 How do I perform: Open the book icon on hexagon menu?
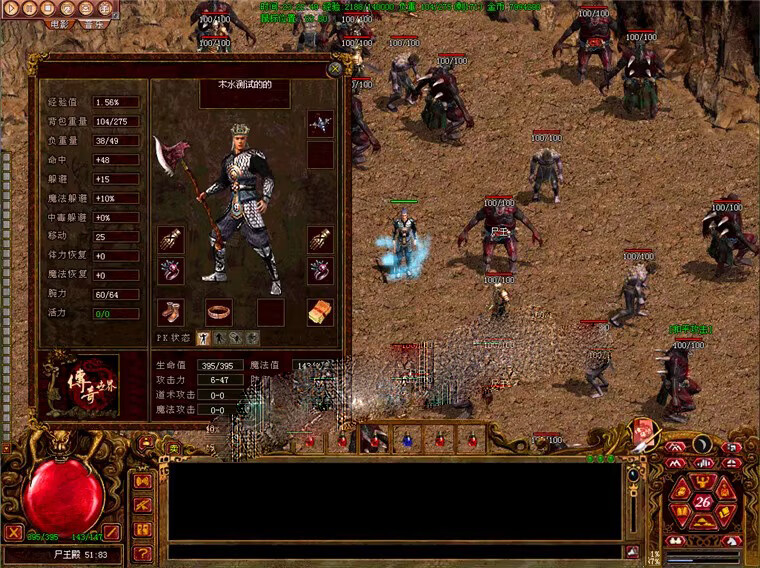click(x=684, y=512)
